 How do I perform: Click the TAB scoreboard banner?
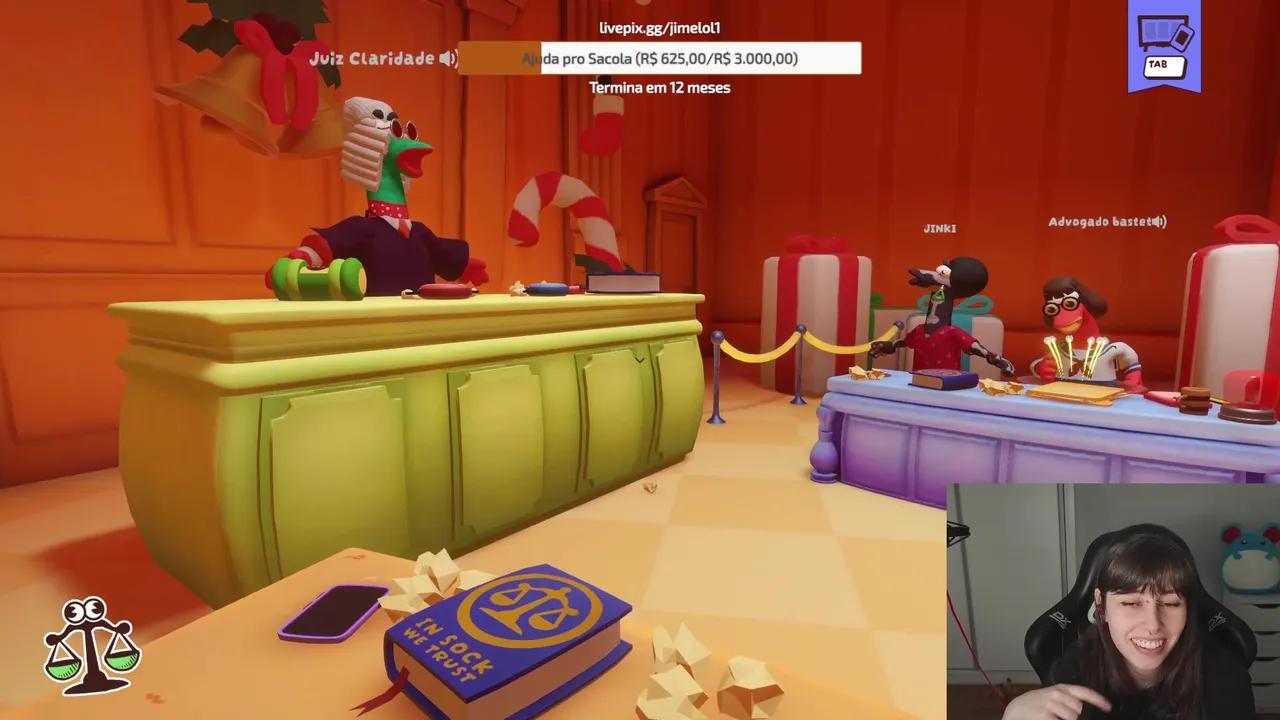(1164, 44)
